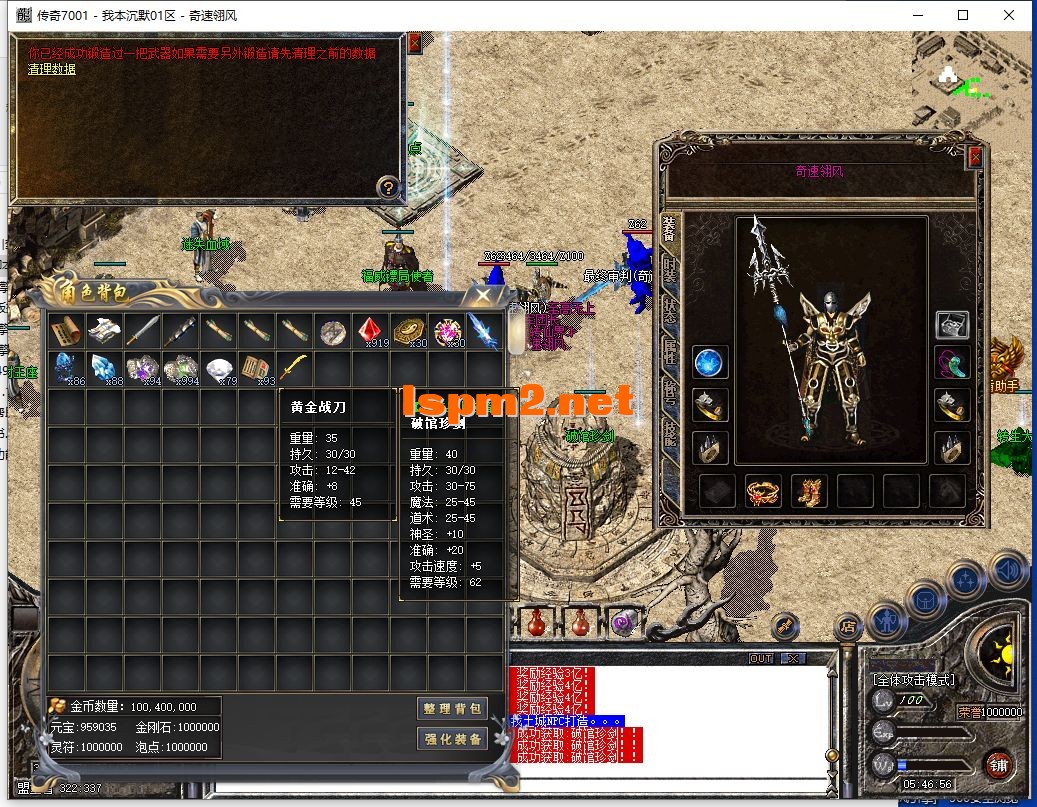
Task: Open the help question mark button
Action: [x=389, y=187]
